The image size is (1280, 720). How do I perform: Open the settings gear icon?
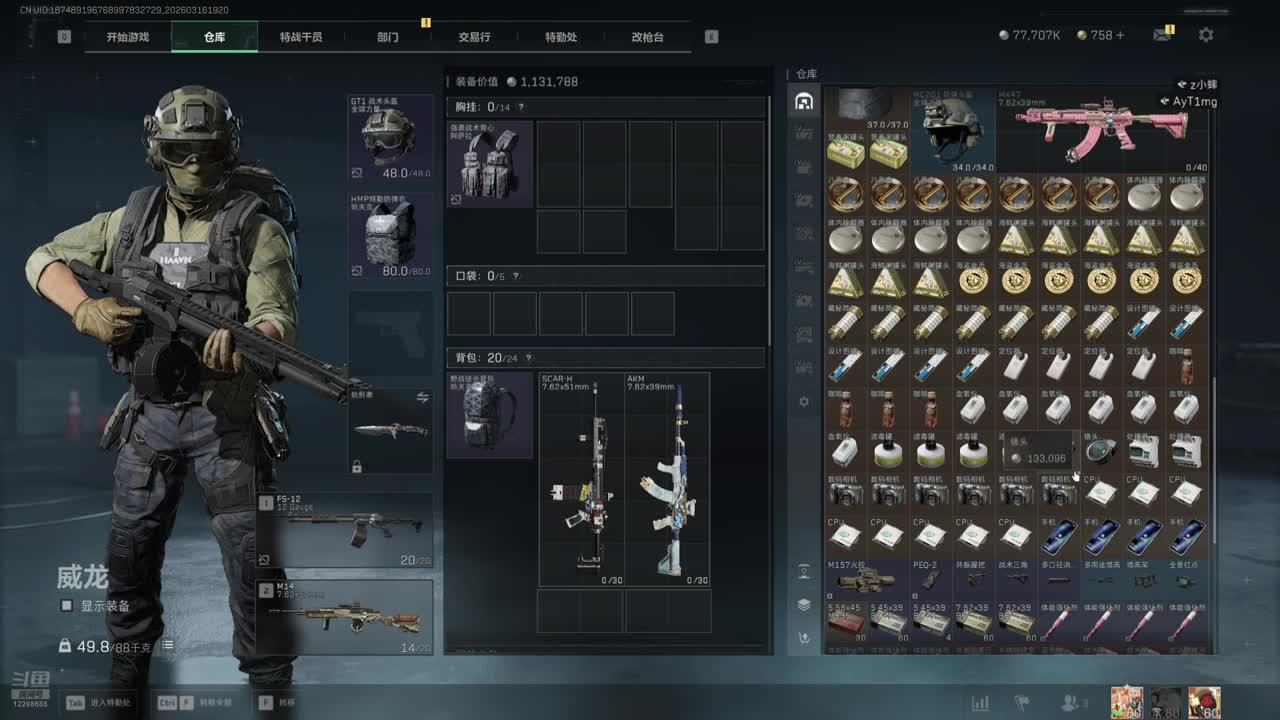coord(1206,35)
